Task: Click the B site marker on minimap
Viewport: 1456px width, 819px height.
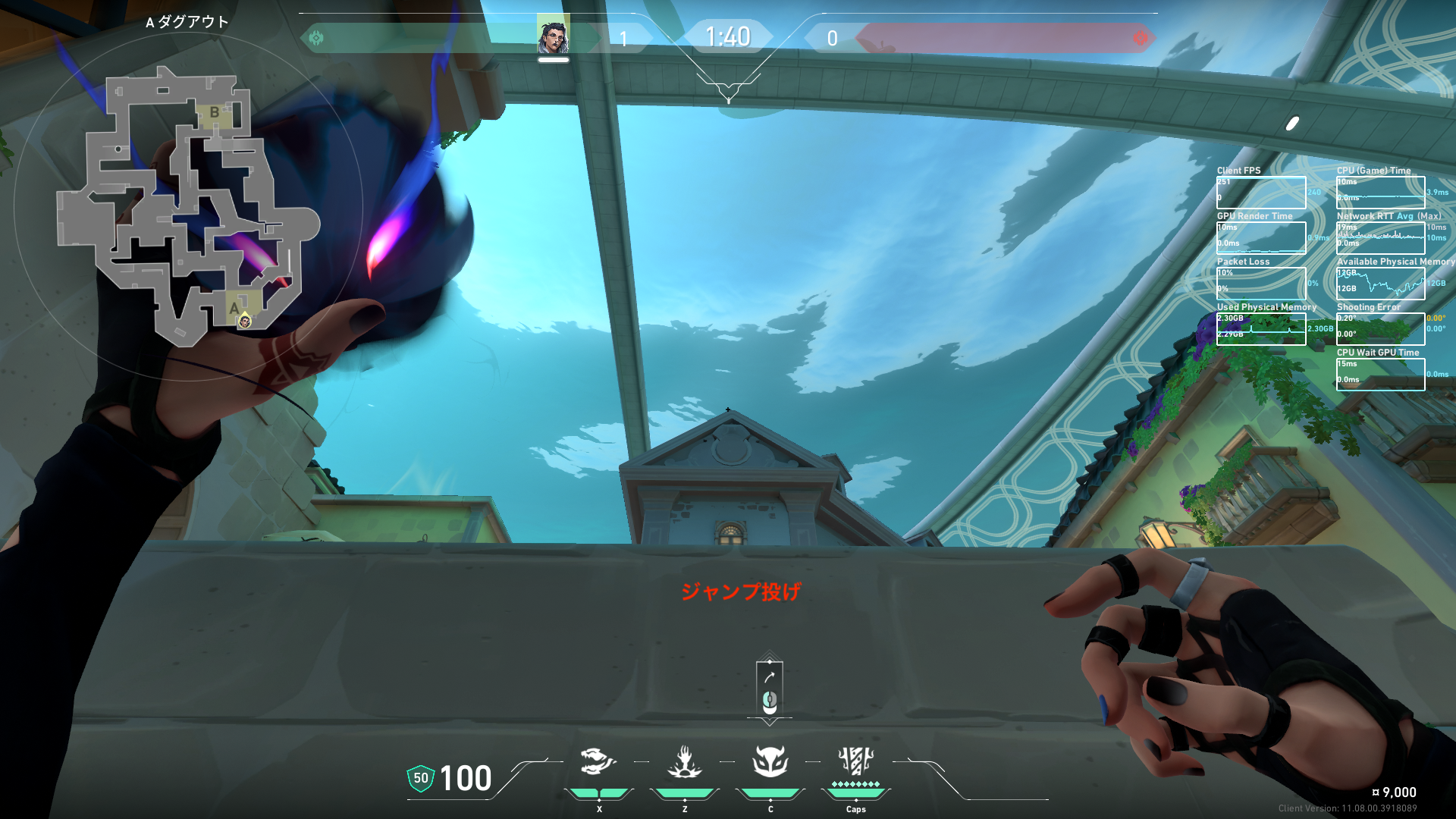Action: point(215,112)
